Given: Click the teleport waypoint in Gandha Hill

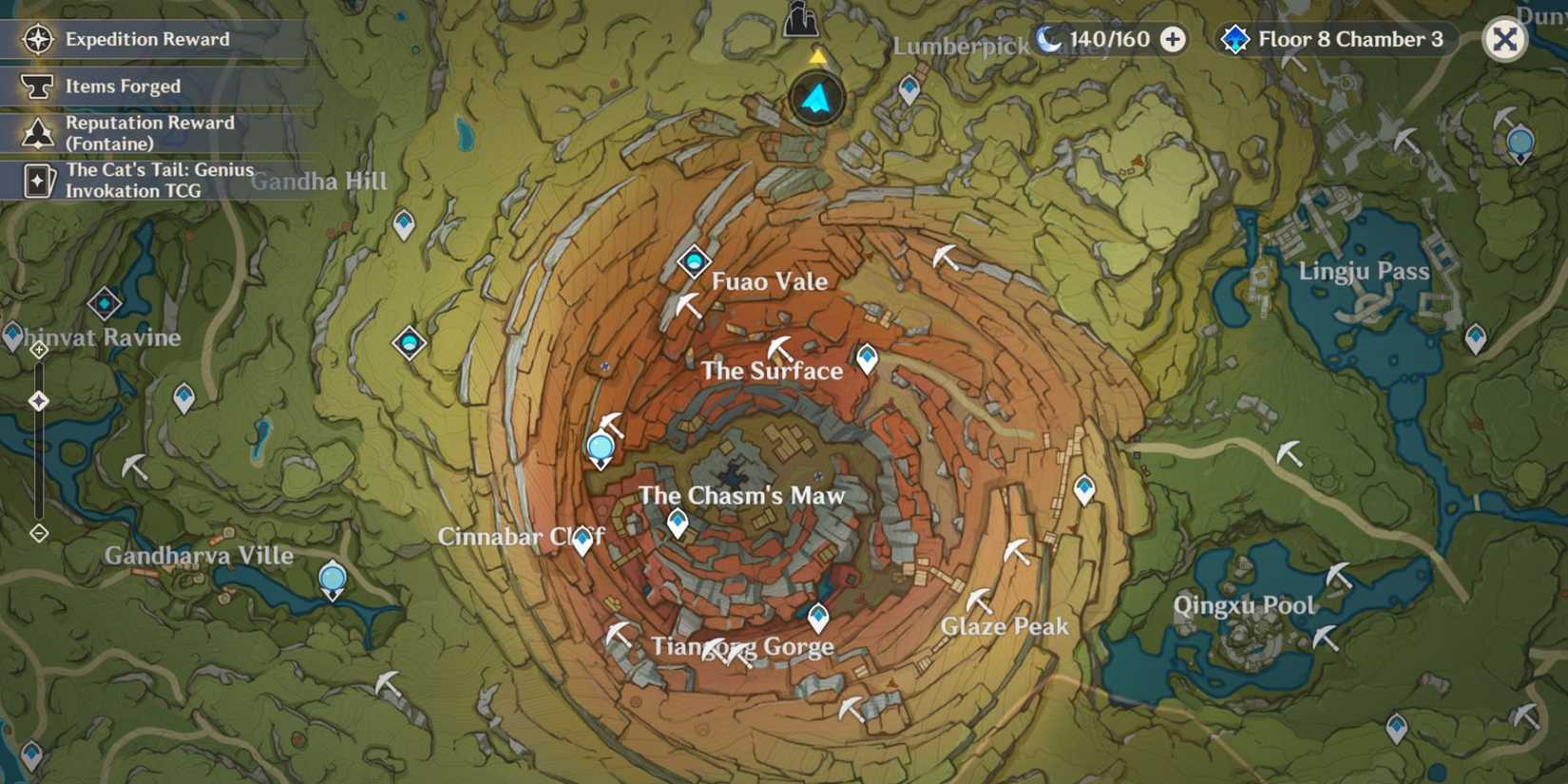Looking at the screenshot, I should point(406,224).
